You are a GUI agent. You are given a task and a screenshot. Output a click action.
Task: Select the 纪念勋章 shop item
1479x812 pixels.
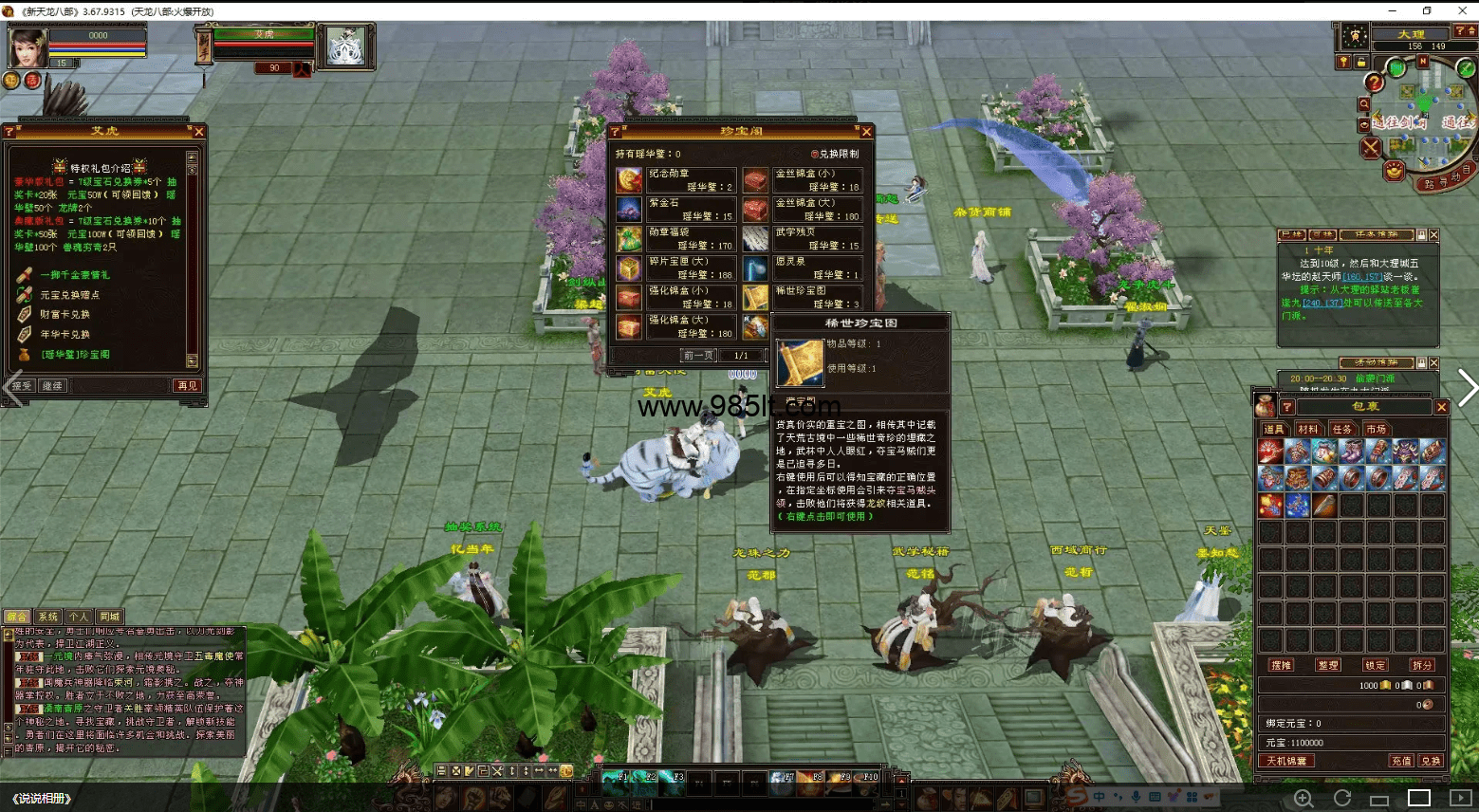[x=676, y=179]
